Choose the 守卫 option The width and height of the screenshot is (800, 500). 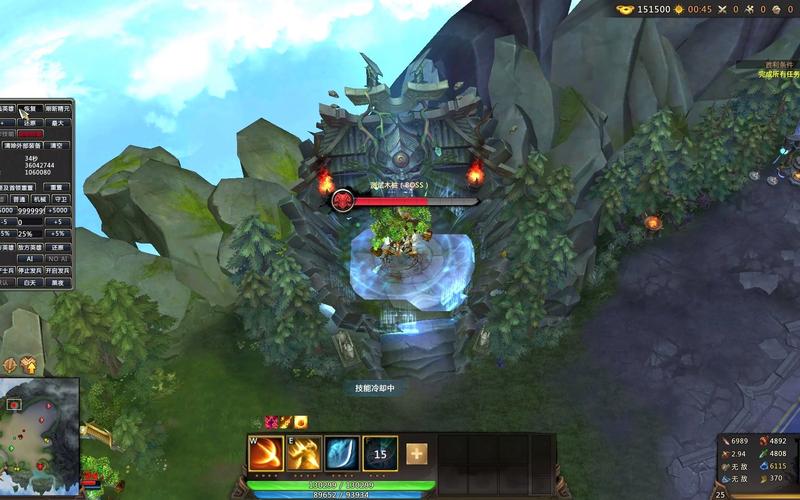coord(58,199)
